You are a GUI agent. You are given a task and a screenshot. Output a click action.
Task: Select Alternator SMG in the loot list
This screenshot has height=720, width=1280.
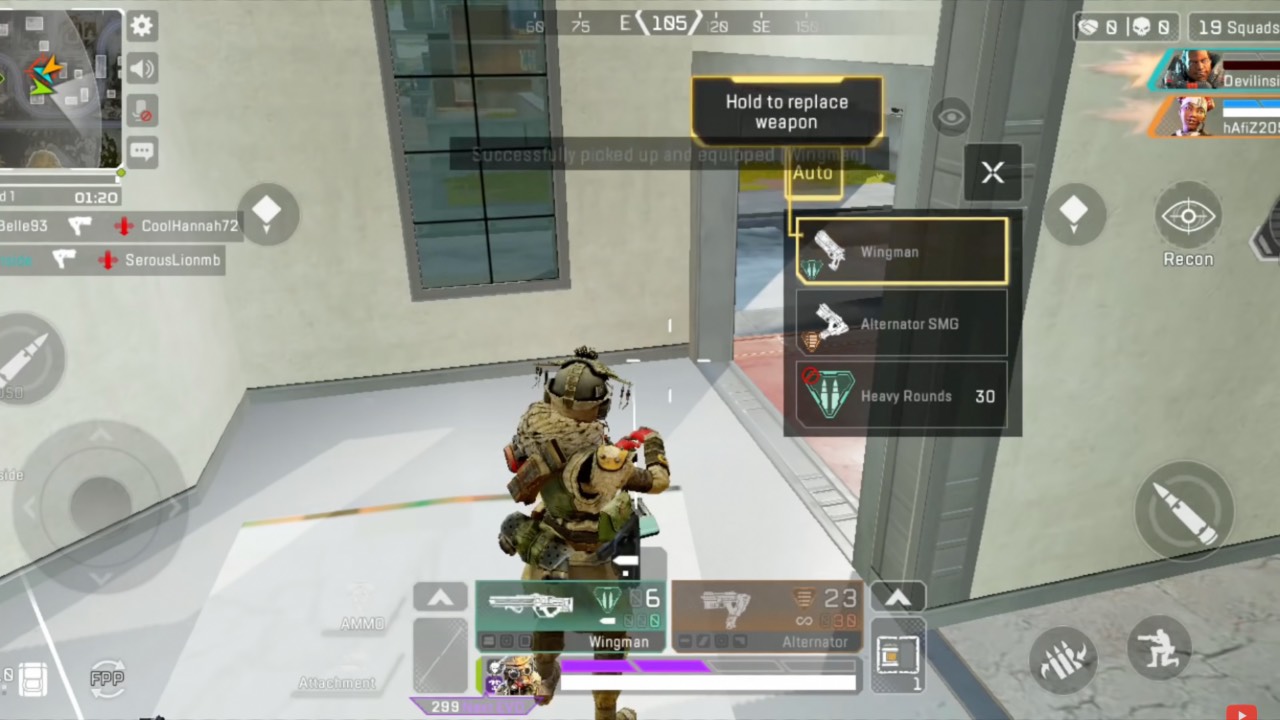pyautogui.click(x=902, y=324)
